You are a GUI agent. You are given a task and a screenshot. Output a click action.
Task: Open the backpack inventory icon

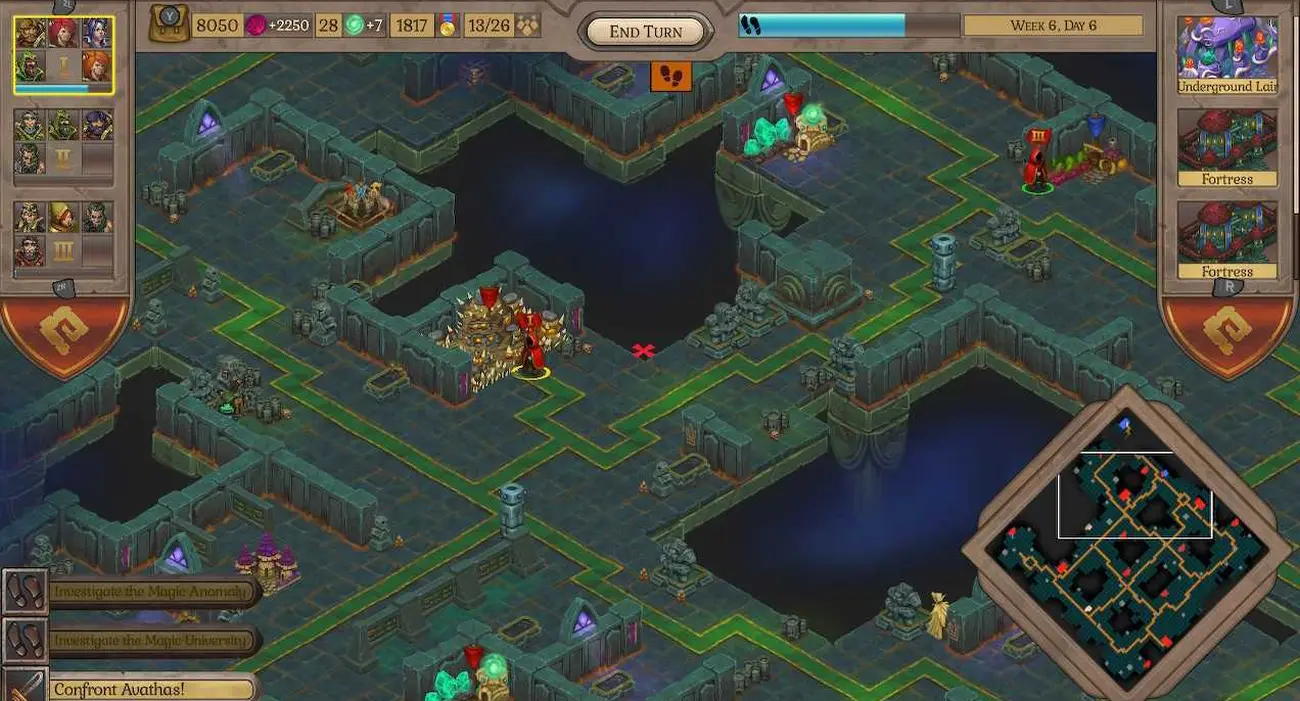pyautogui.click(x=169, y=24)
